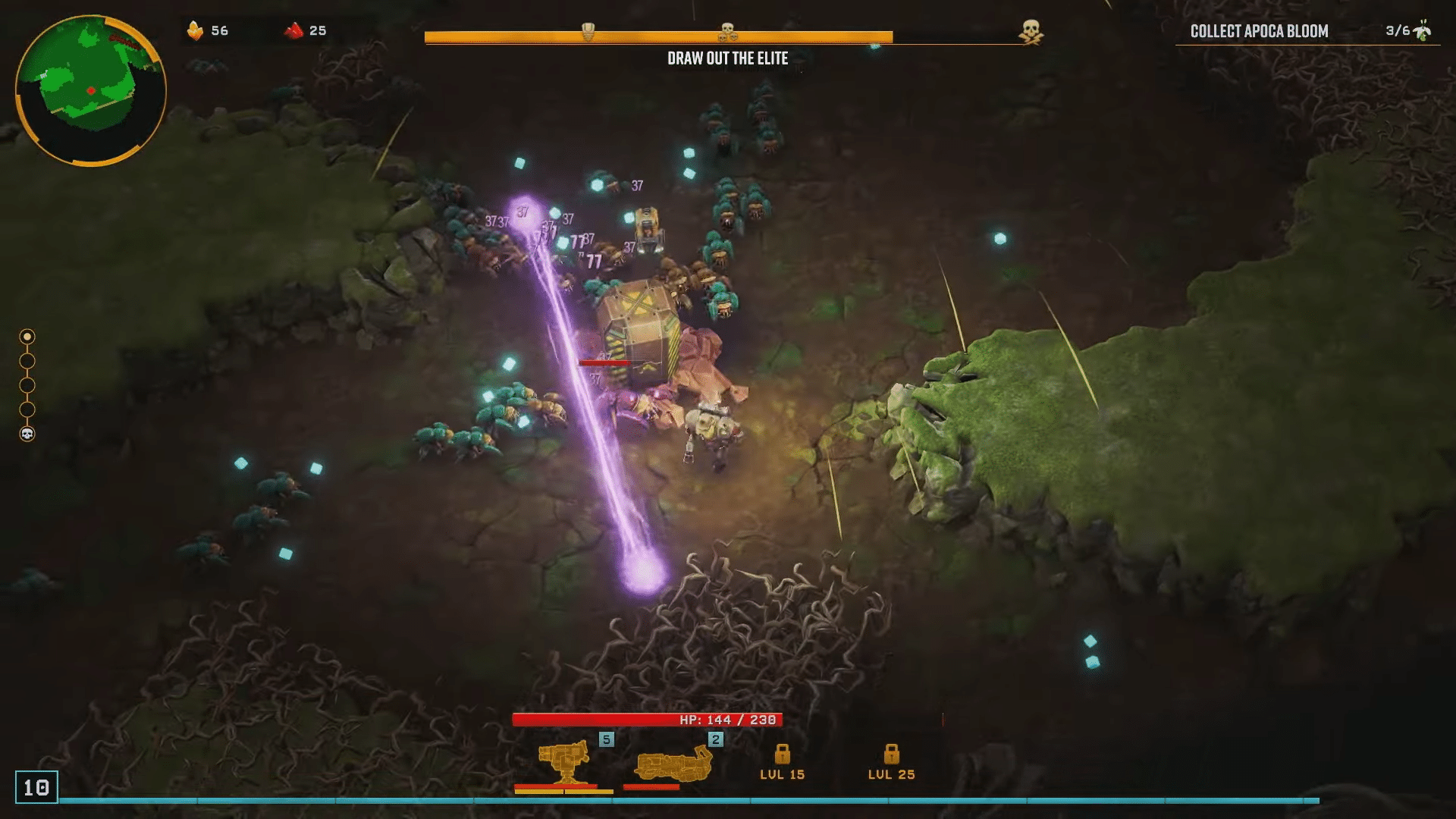Select the second circle on the left tracker

coord(28,362)
